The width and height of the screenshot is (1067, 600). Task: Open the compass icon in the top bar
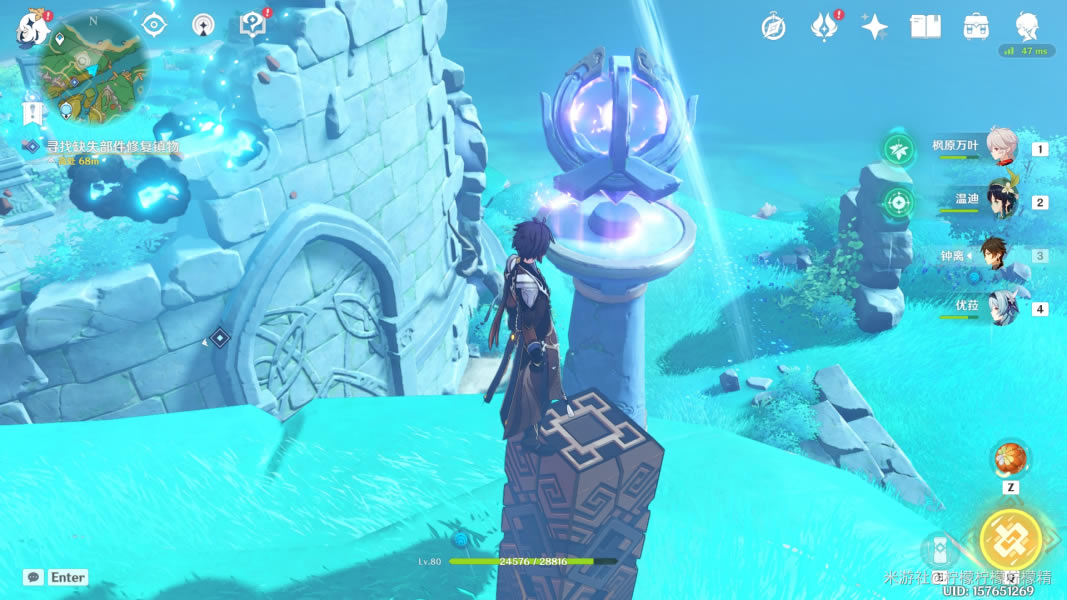point(773,27)
